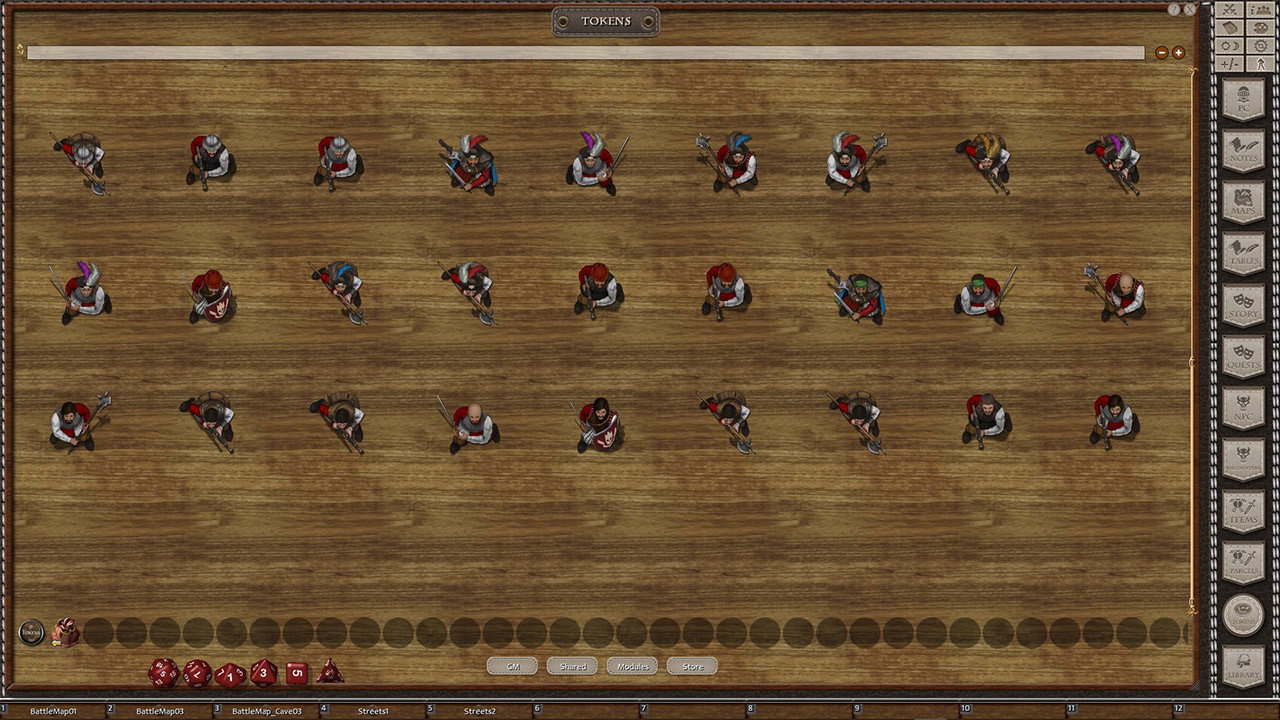The height and width of the screenshot is (720, 1280).
Task: Expand token size using the plus control
Action: tap(1178, 52)
